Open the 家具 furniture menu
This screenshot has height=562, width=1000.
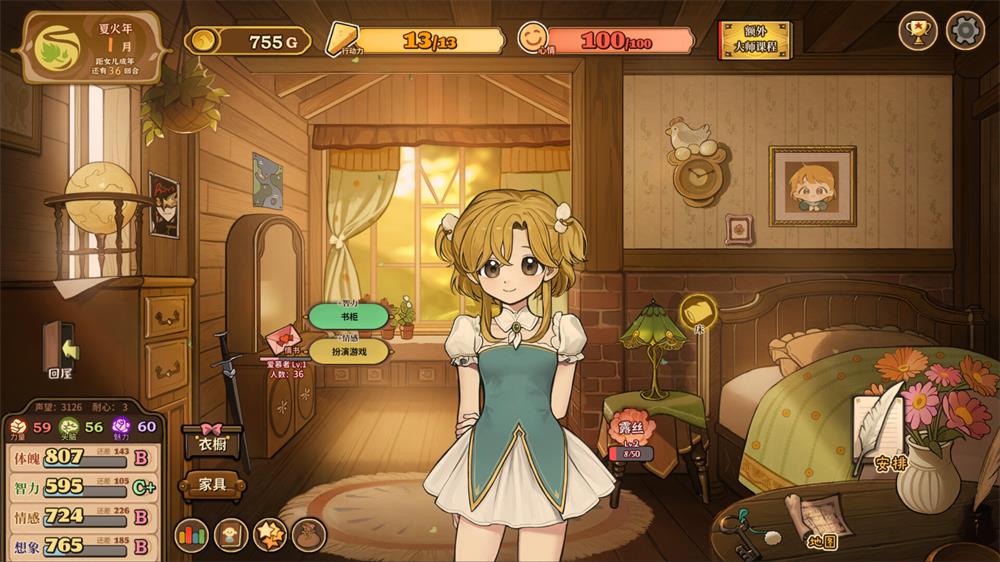click(x=211, y=485)
